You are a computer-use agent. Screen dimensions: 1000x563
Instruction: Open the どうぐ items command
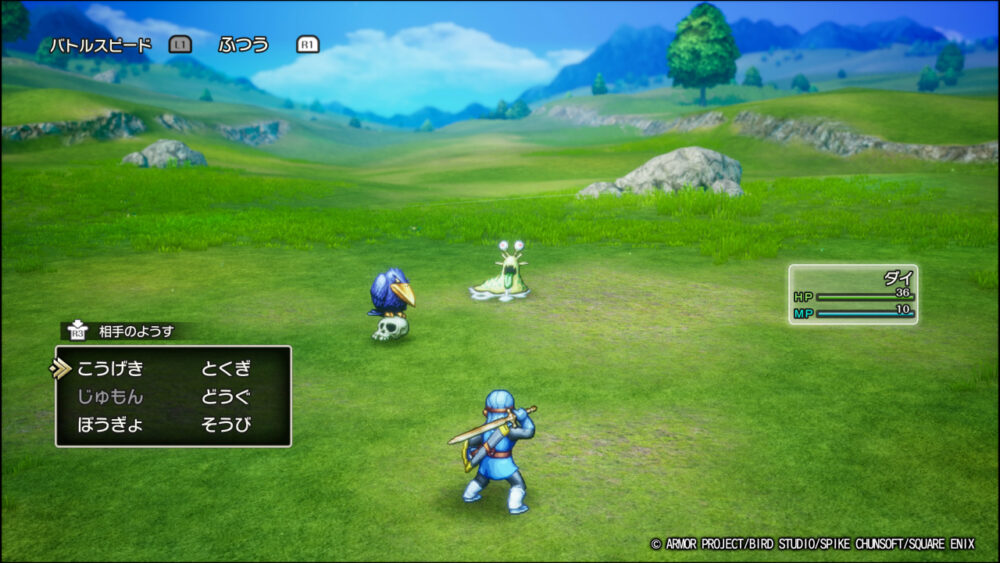(225, 396)
